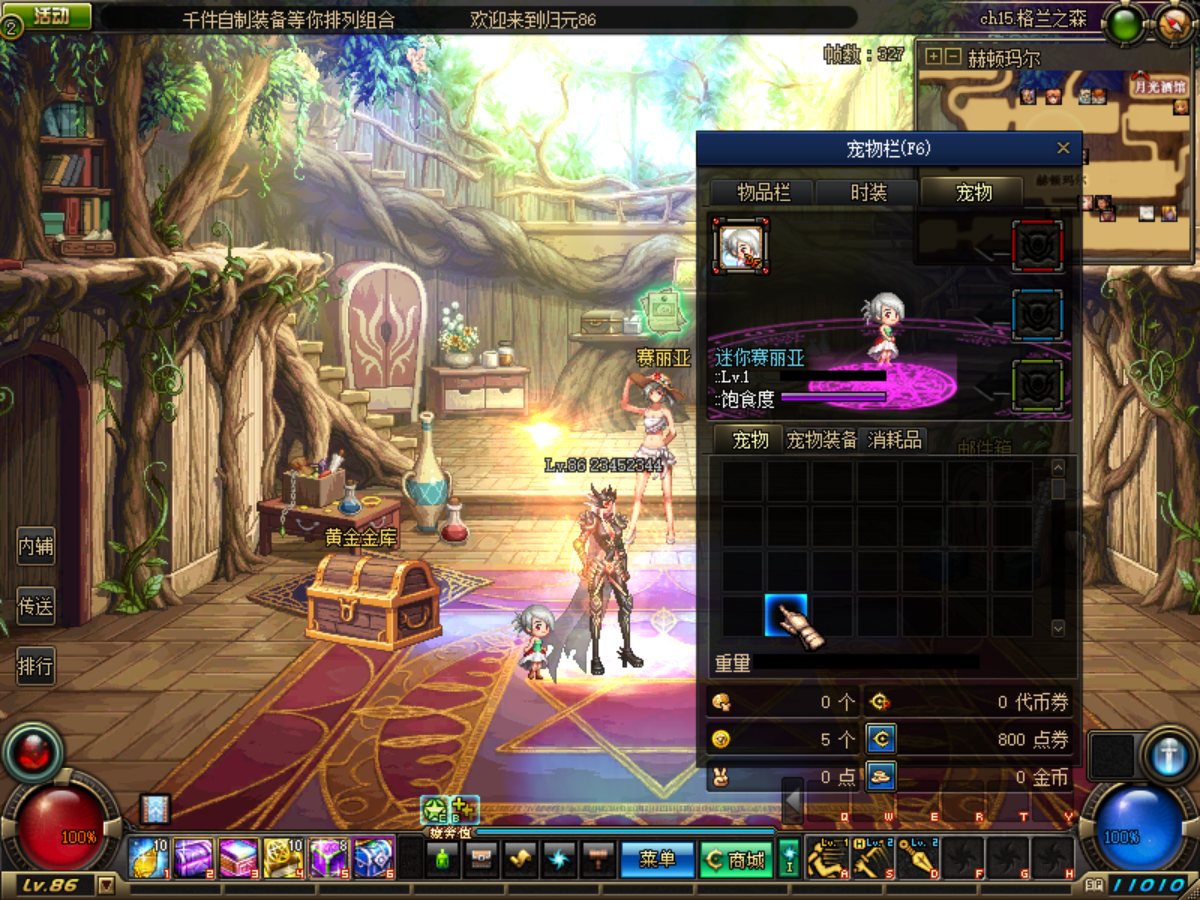Switch to the 物品栏 inventory tab

pos(763,193)
